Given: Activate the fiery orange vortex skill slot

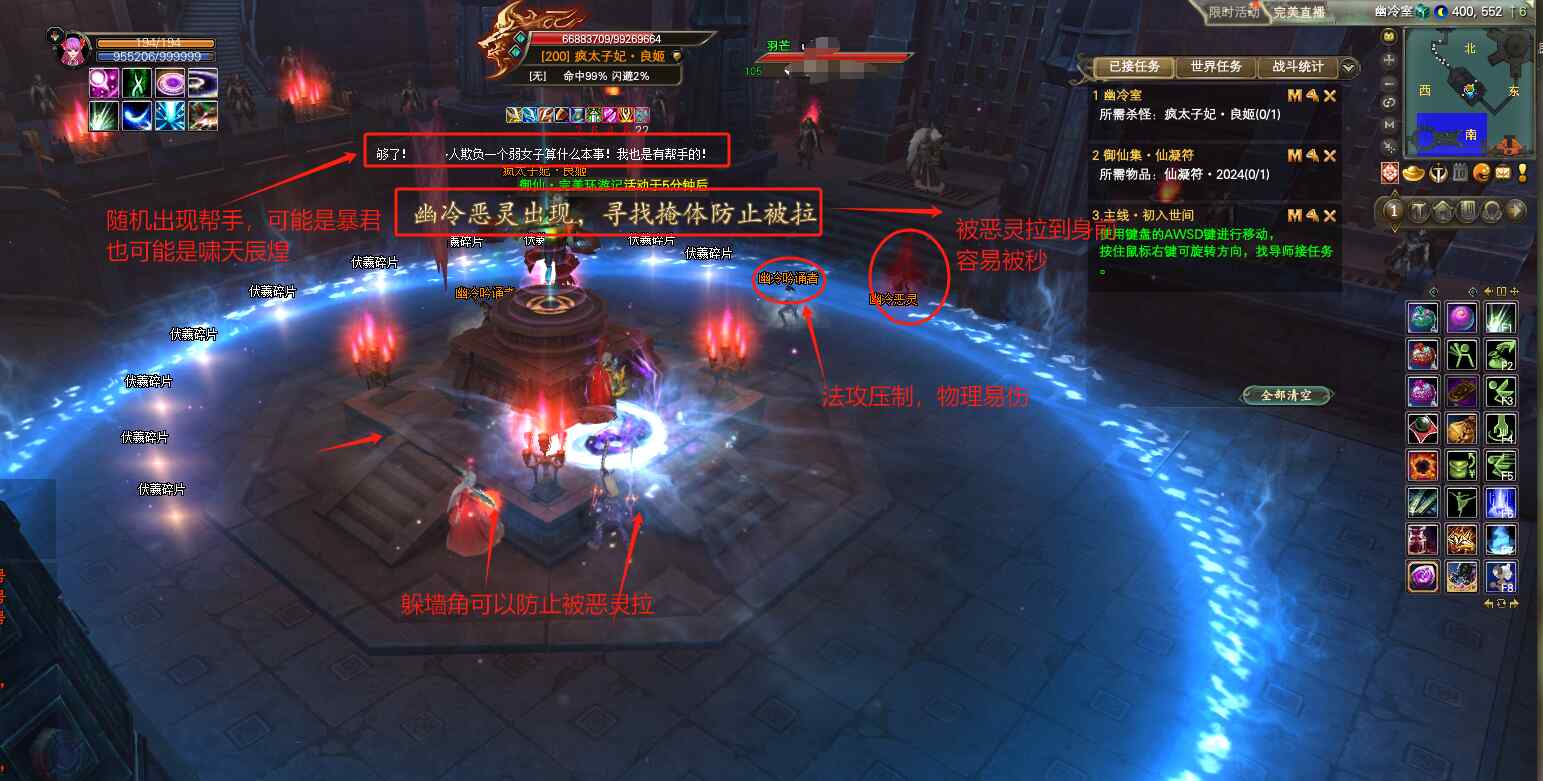Looking at the screenshot, I should pyautogui.click(x=1423, y=466).
